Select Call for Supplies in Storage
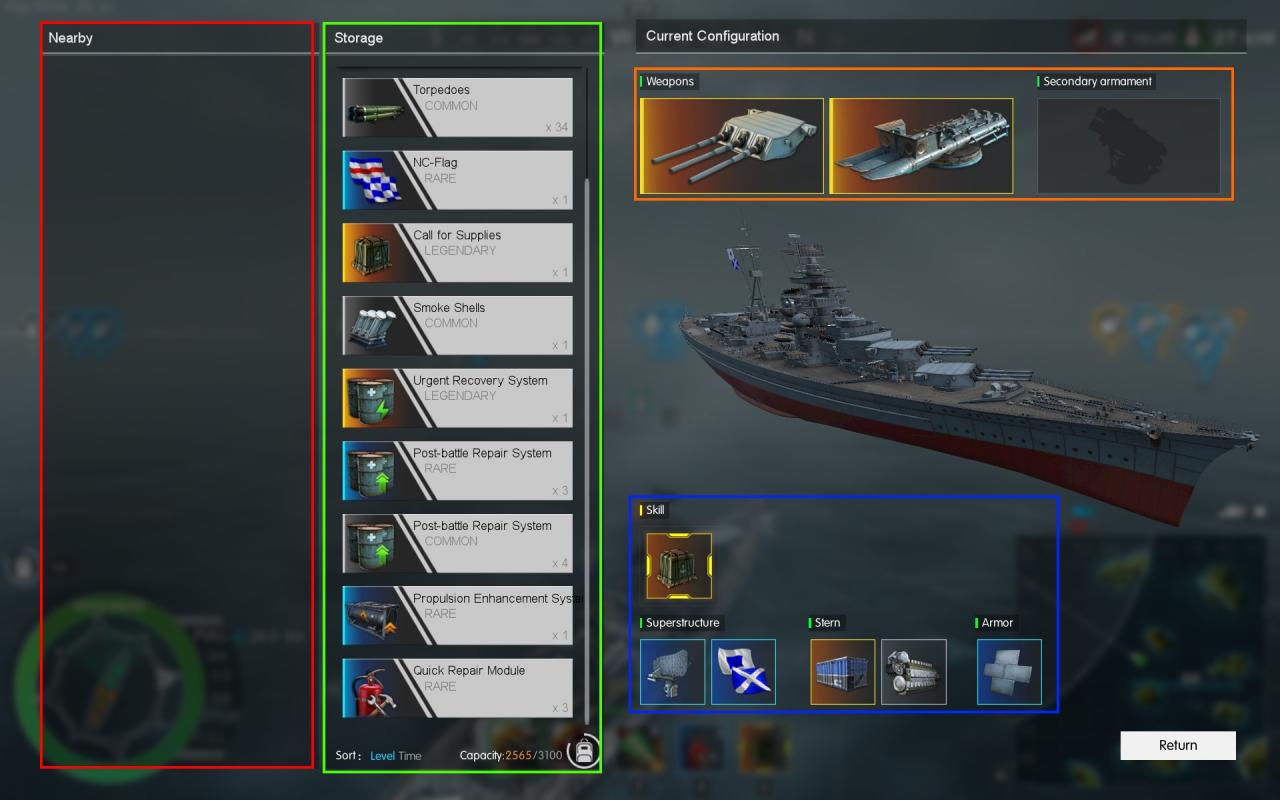 click(458, 252)
